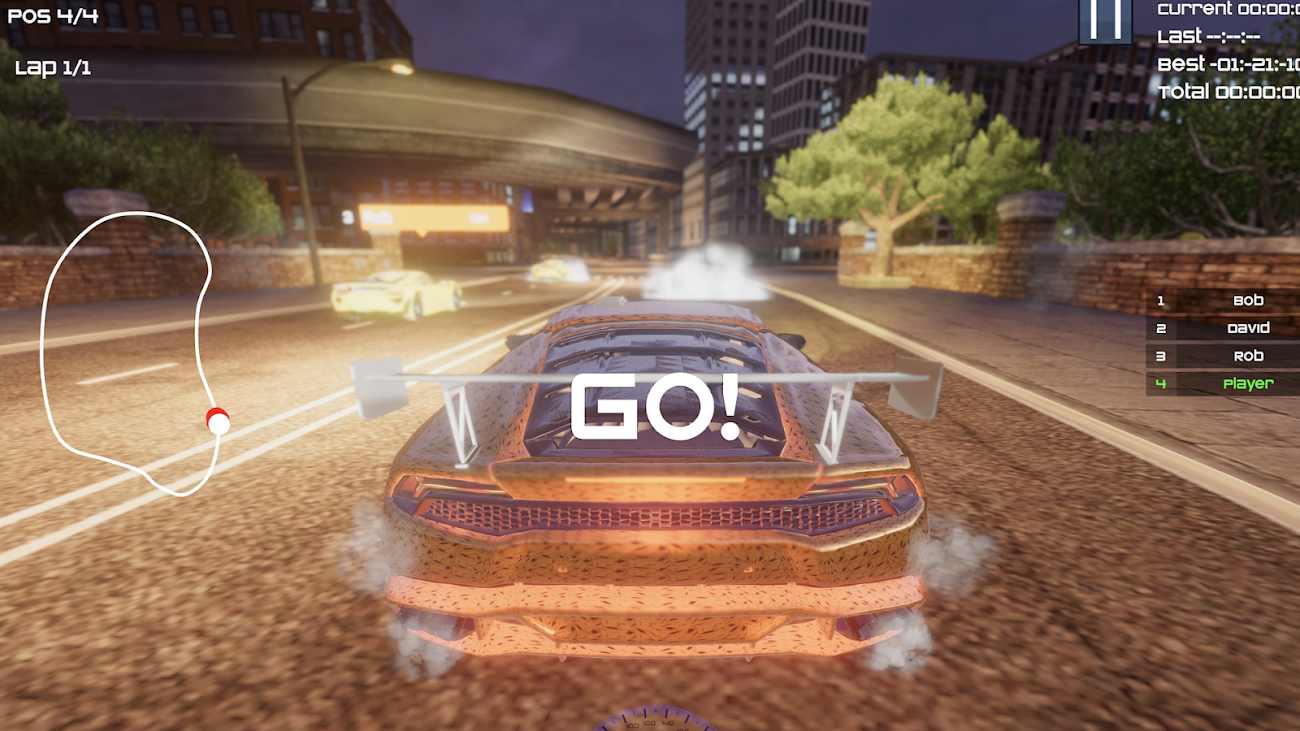Click the Total time counter
1300x731 pixels.
click(x=1220, y=91)
